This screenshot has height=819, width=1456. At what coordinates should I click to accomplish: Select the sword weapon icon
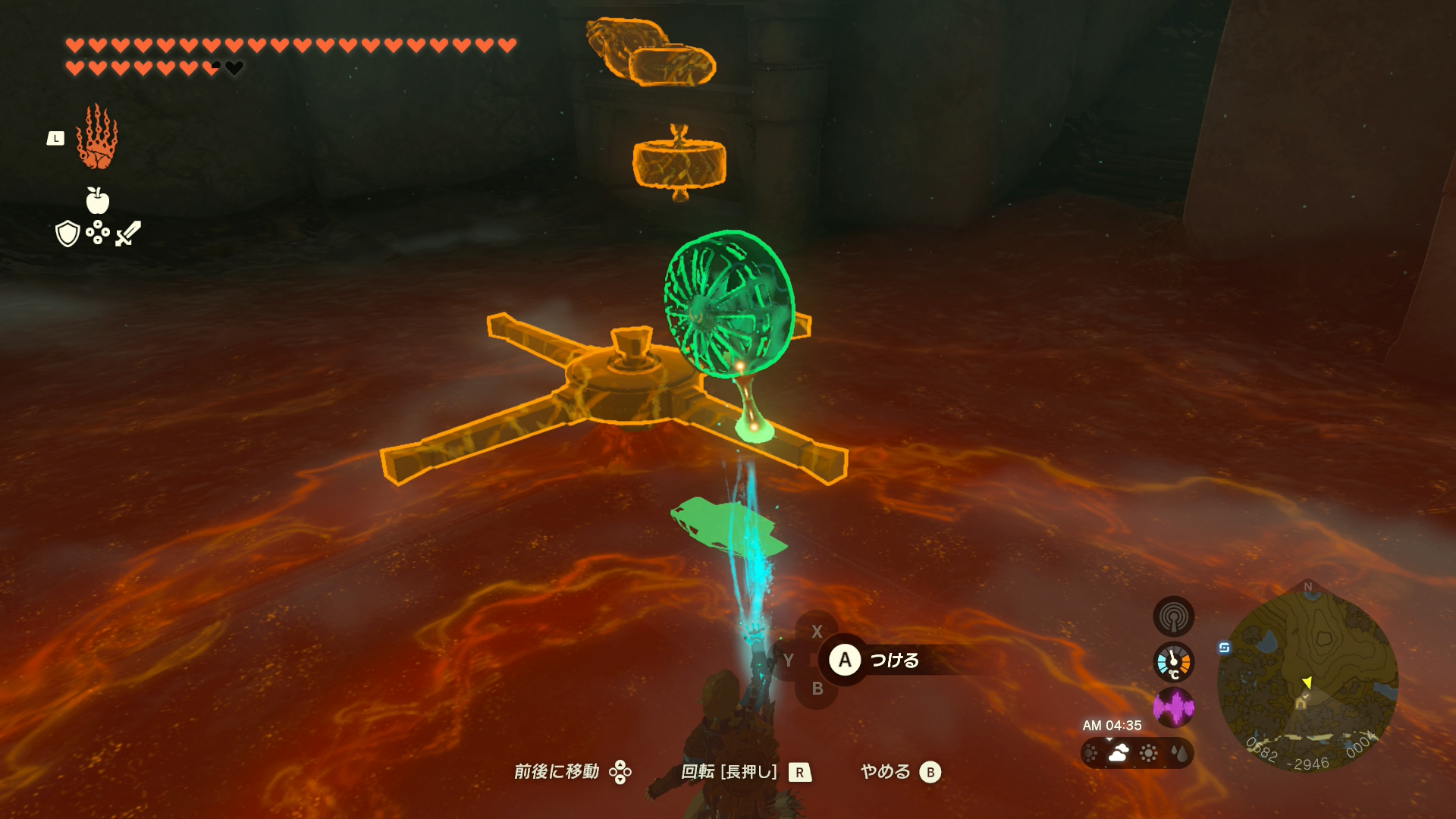(128, 233)
